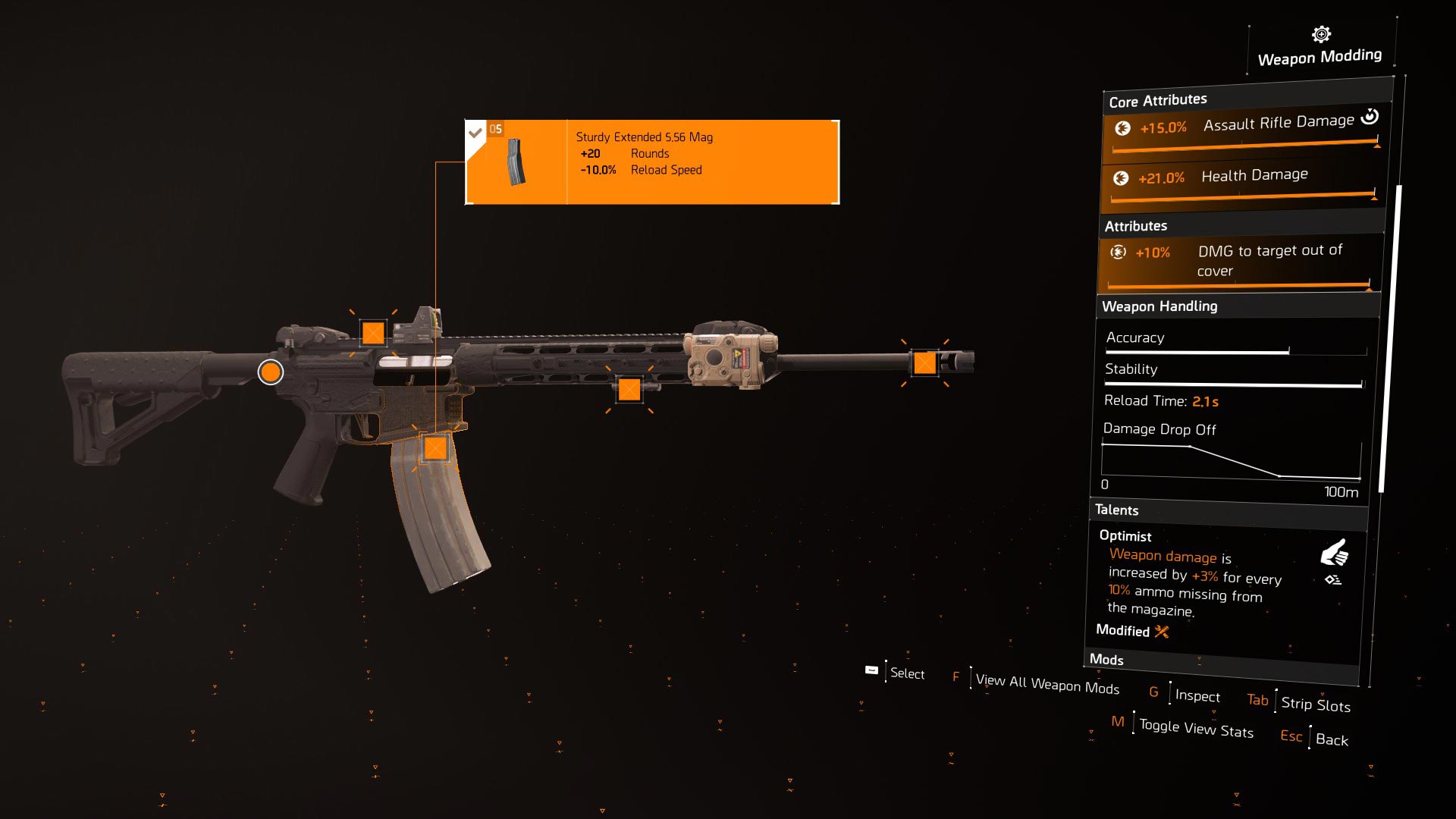Click the Attributes header
The image size is (1456, 819).
pyautogui.click(x=1138, y=225)
